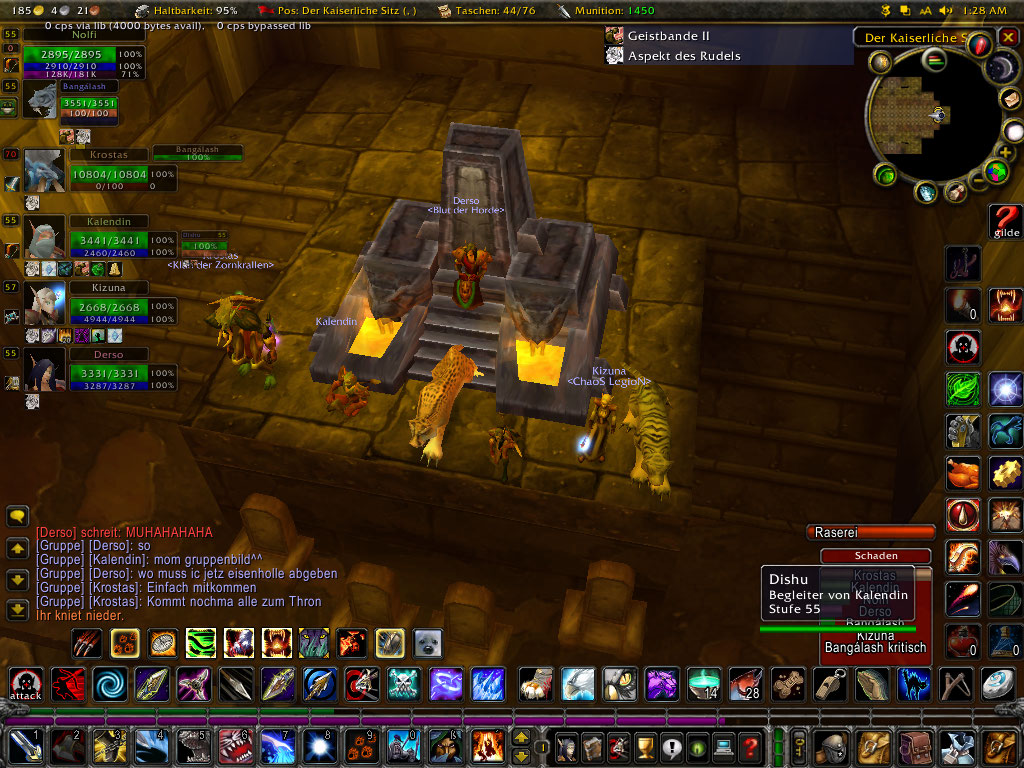Click the seal pup pet bar icon
This screenshot has width=1024, height=768.
[428, 643]
